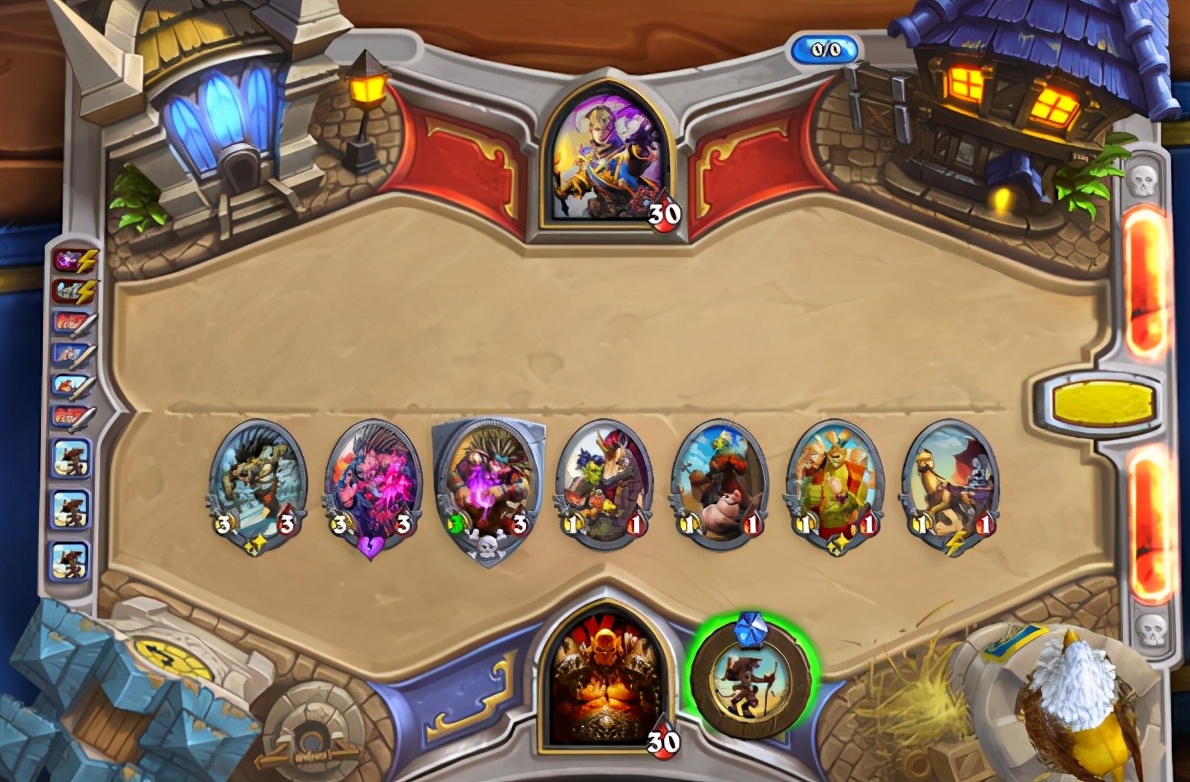Inspect the purple spell tile in history bar
The width and height of the screenshot is (1190, 782).
tap(72, 262)
